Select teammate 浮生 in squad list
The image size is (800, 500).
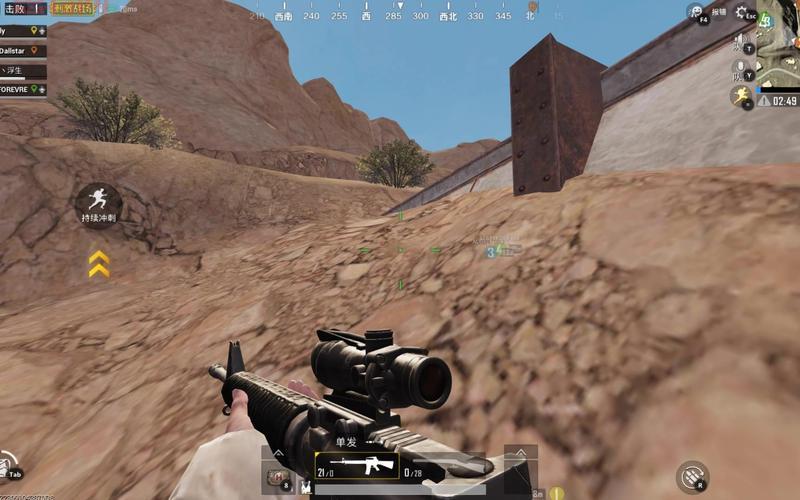coord(22,70)
